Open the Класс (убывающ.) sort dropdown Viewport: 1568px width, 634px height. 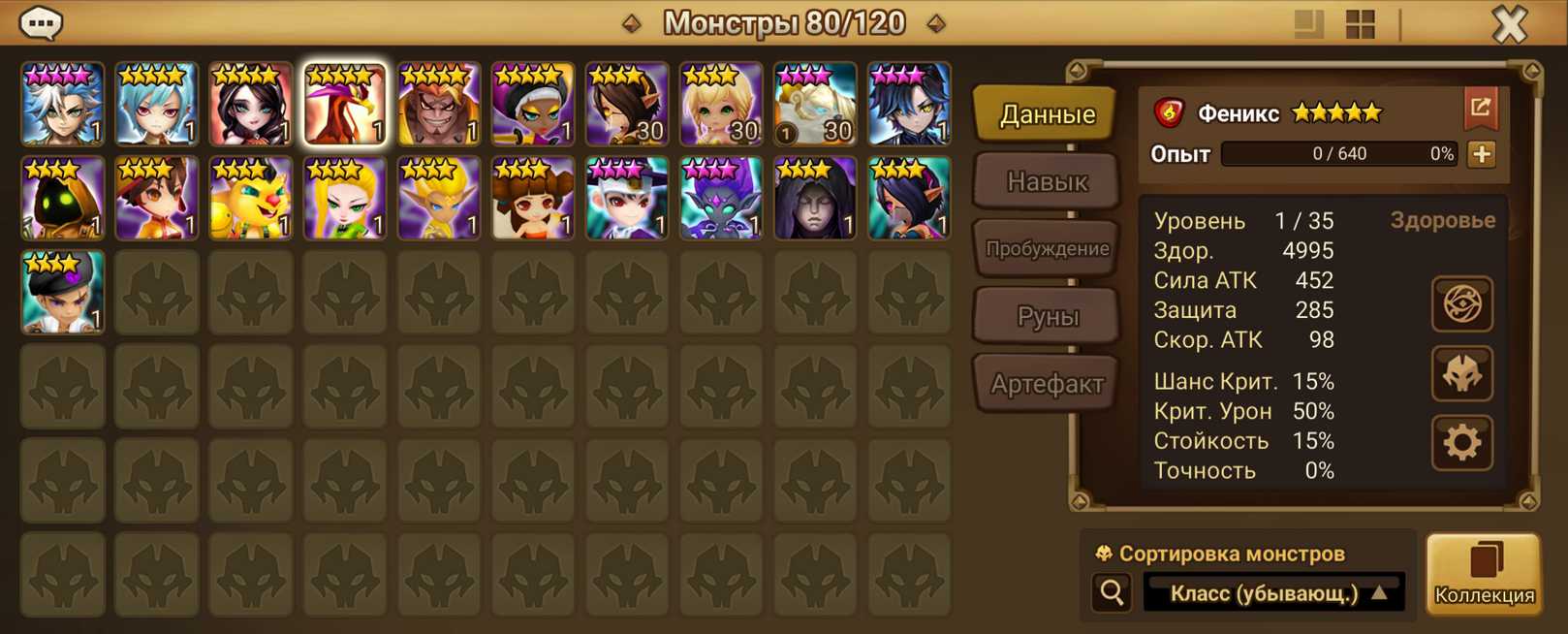click(1274, 592)
